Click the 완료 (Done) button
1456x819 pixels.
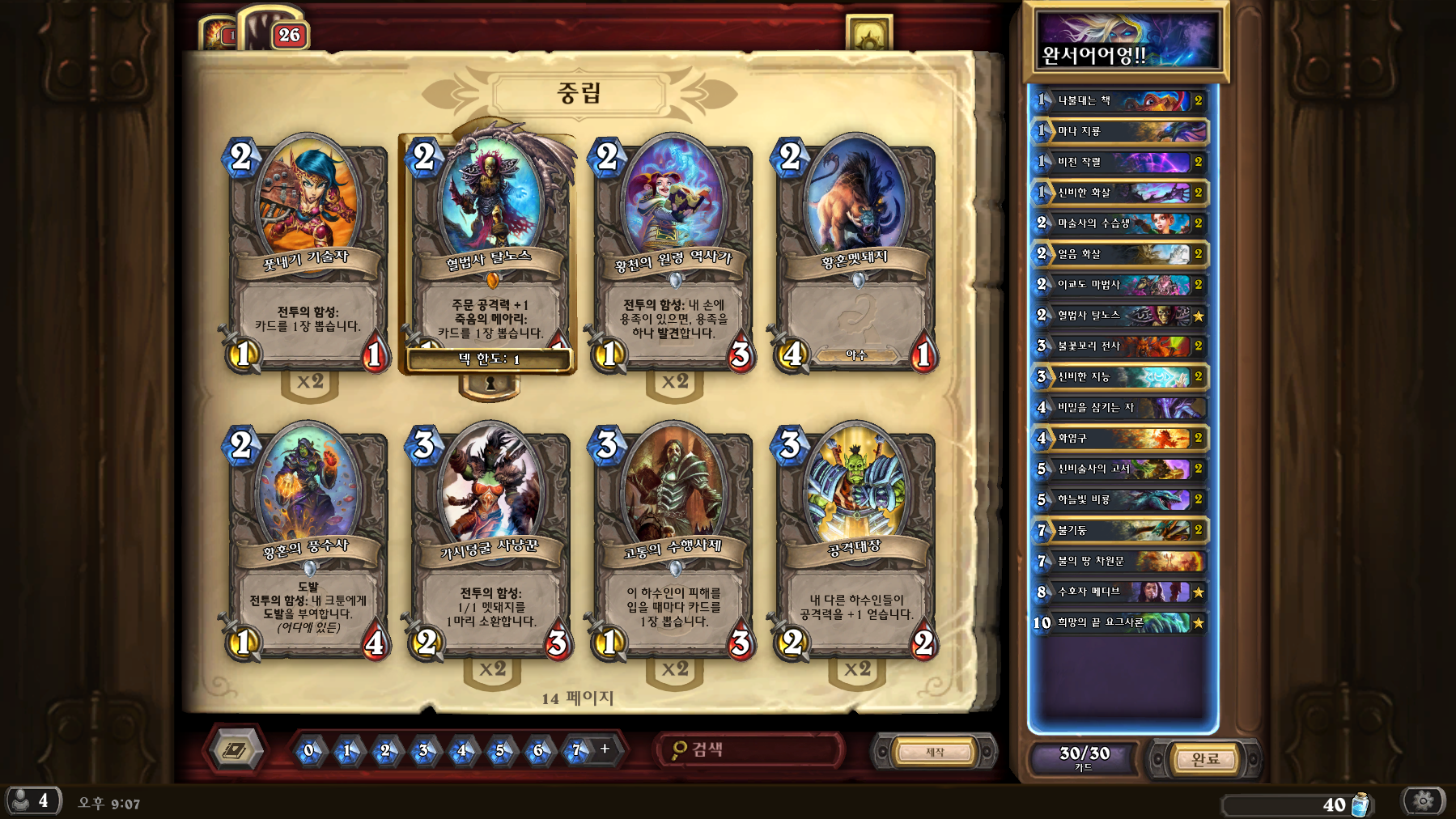[x=1204, y=759]
